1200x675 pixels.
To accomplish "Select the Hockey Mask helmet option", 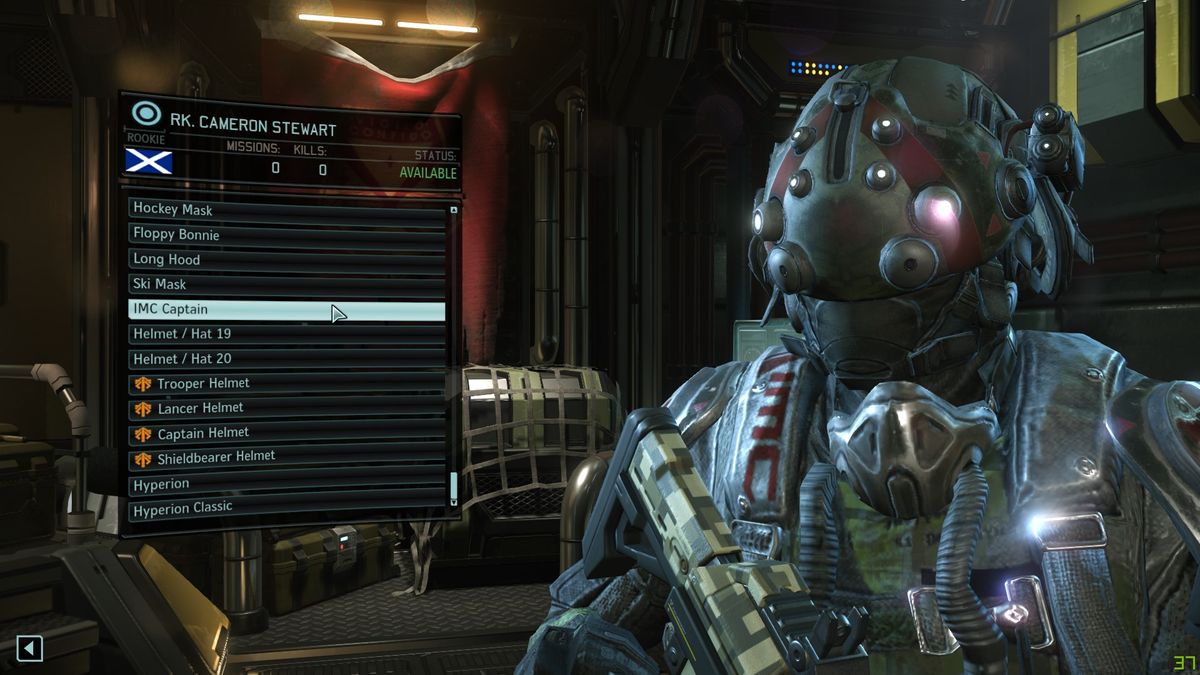I will tap(287, 209).
